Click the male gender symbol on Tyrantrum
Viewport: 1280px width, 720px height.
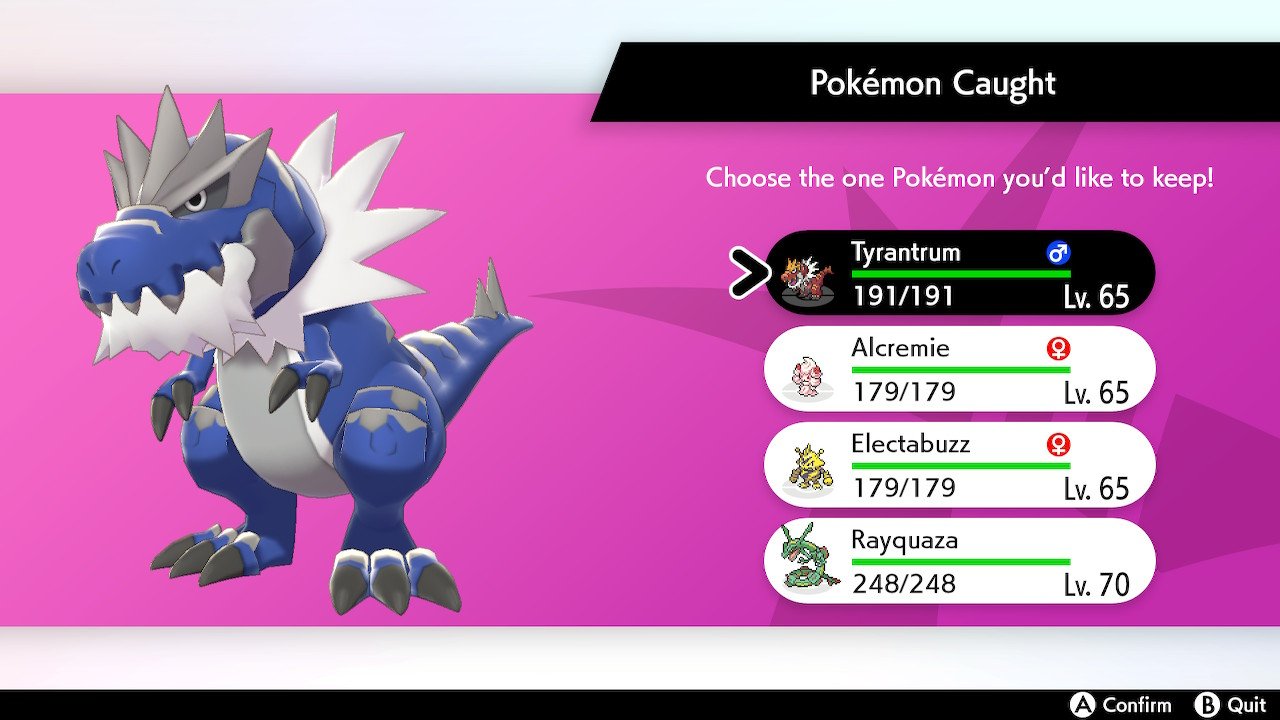pos(1057,253)
